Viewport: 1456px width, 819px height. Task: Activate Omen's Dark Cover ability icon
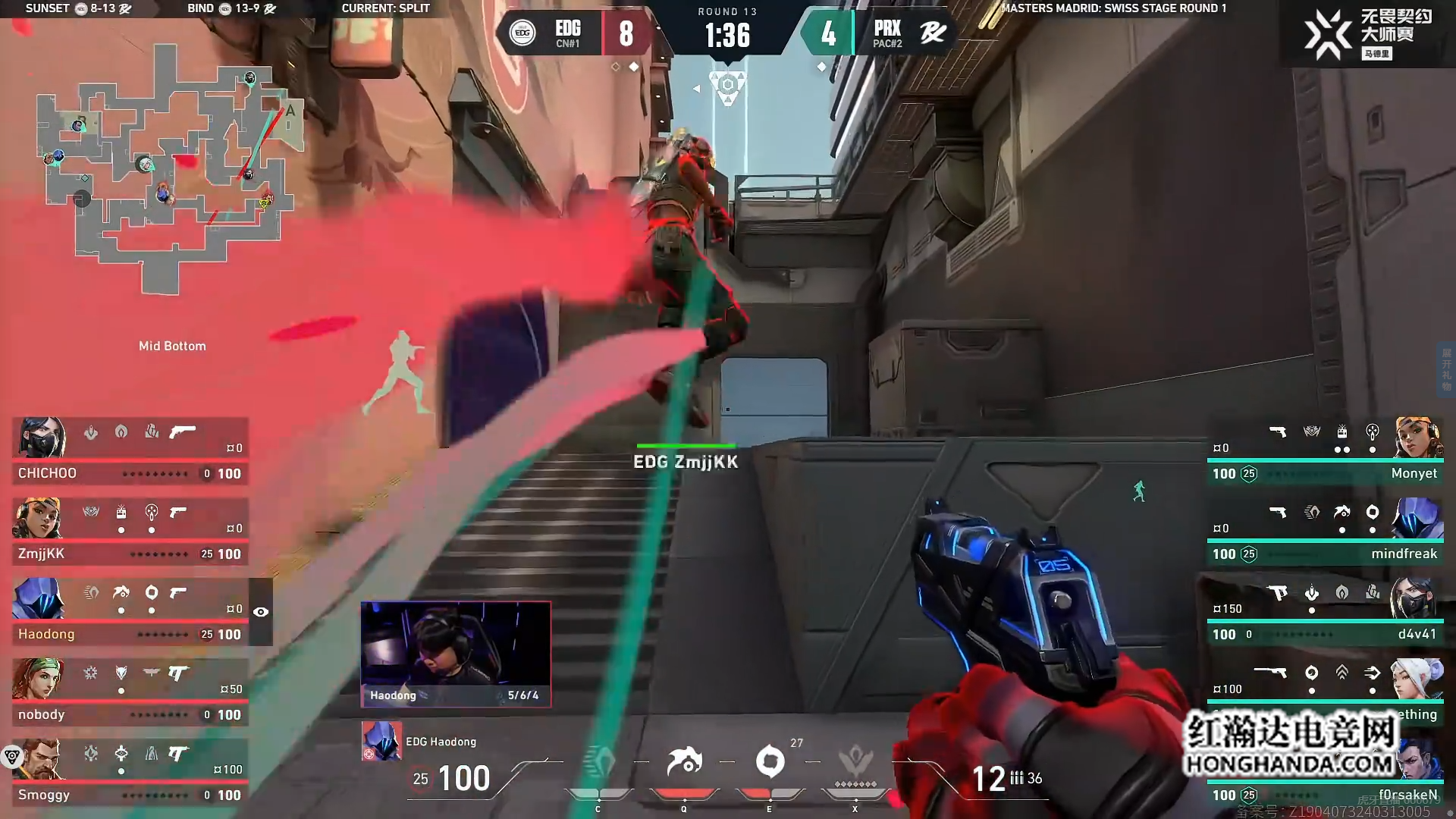pos(770,761)
